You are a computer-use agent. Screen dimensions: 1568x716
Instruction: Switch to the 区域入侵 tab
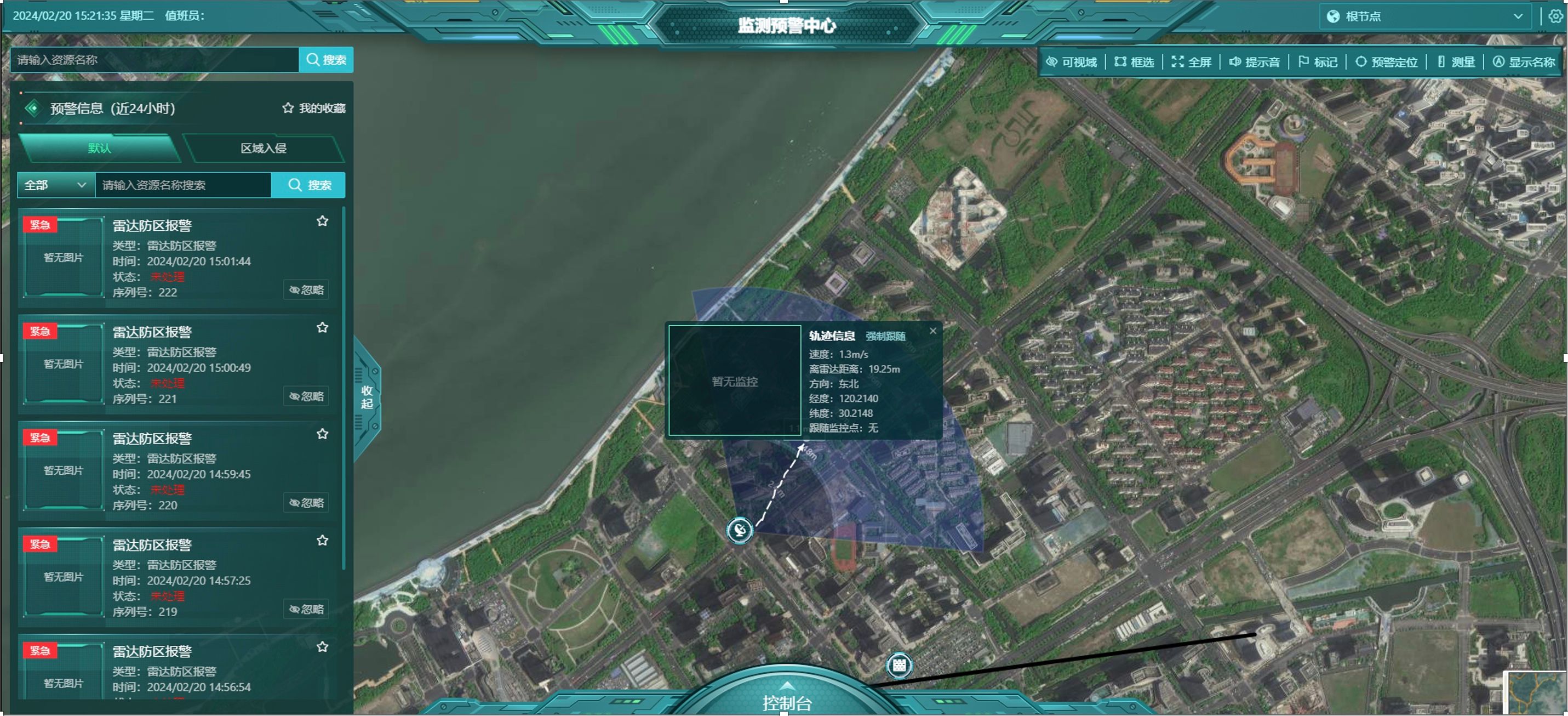pos(264,148)
